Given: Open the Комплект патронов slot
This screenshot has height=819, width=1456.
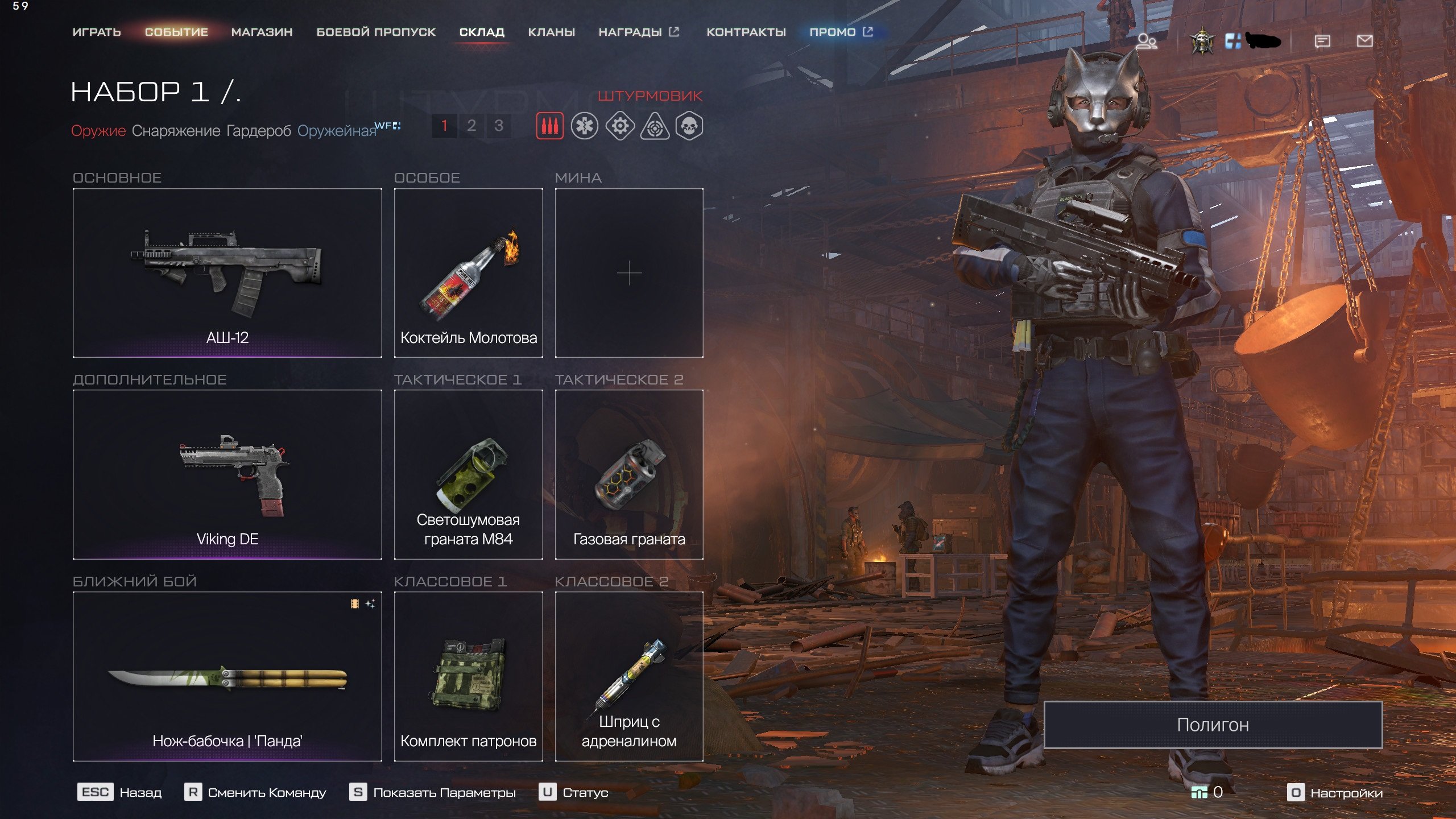Looking at the screenshot, I should pyautogui.click(x=468, y=676).
